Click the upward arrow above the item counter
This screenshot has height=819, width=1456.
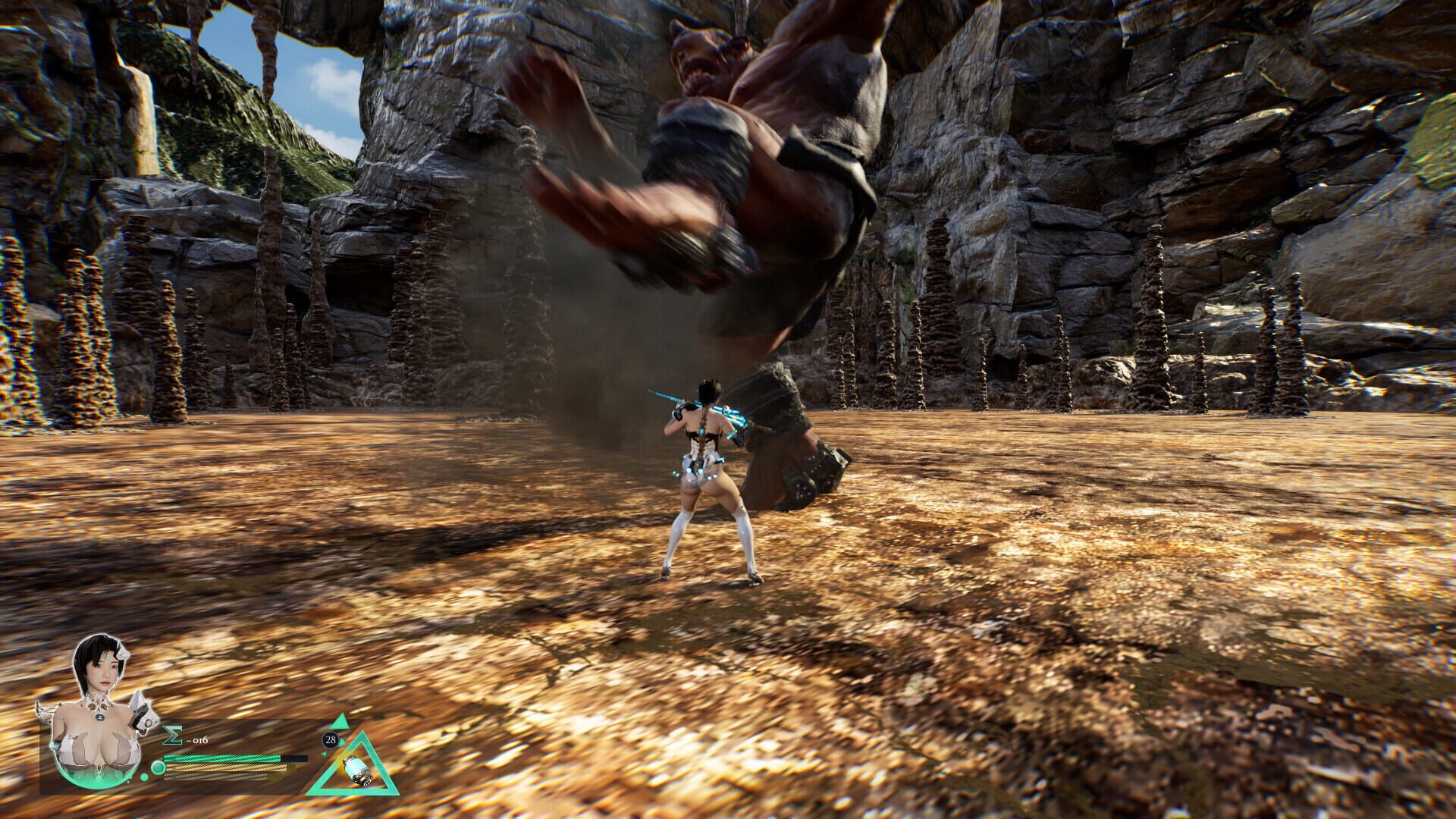point(341,721)
